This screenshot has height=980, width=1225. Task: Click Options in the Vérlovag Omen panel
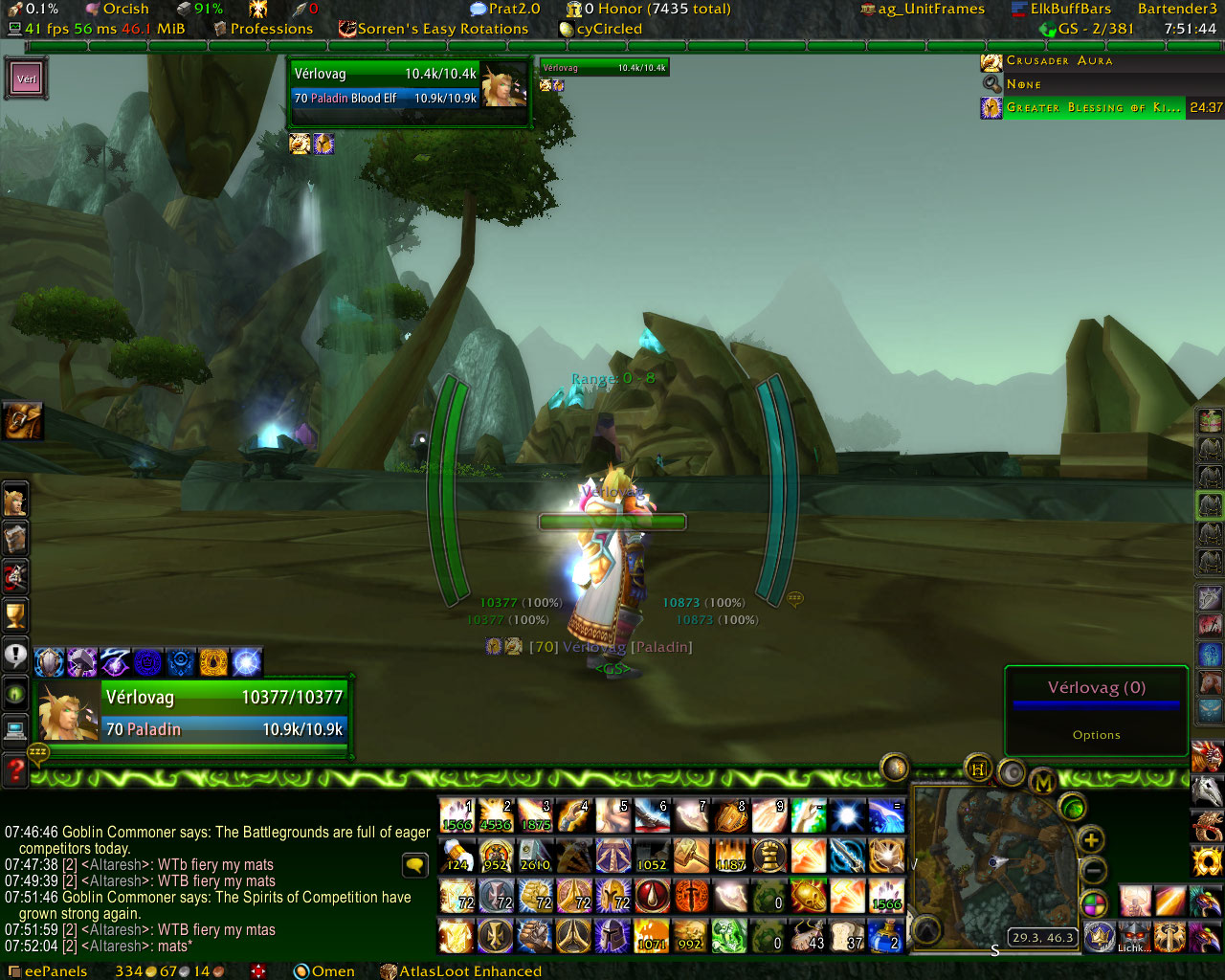click(x=1096, y=735)
